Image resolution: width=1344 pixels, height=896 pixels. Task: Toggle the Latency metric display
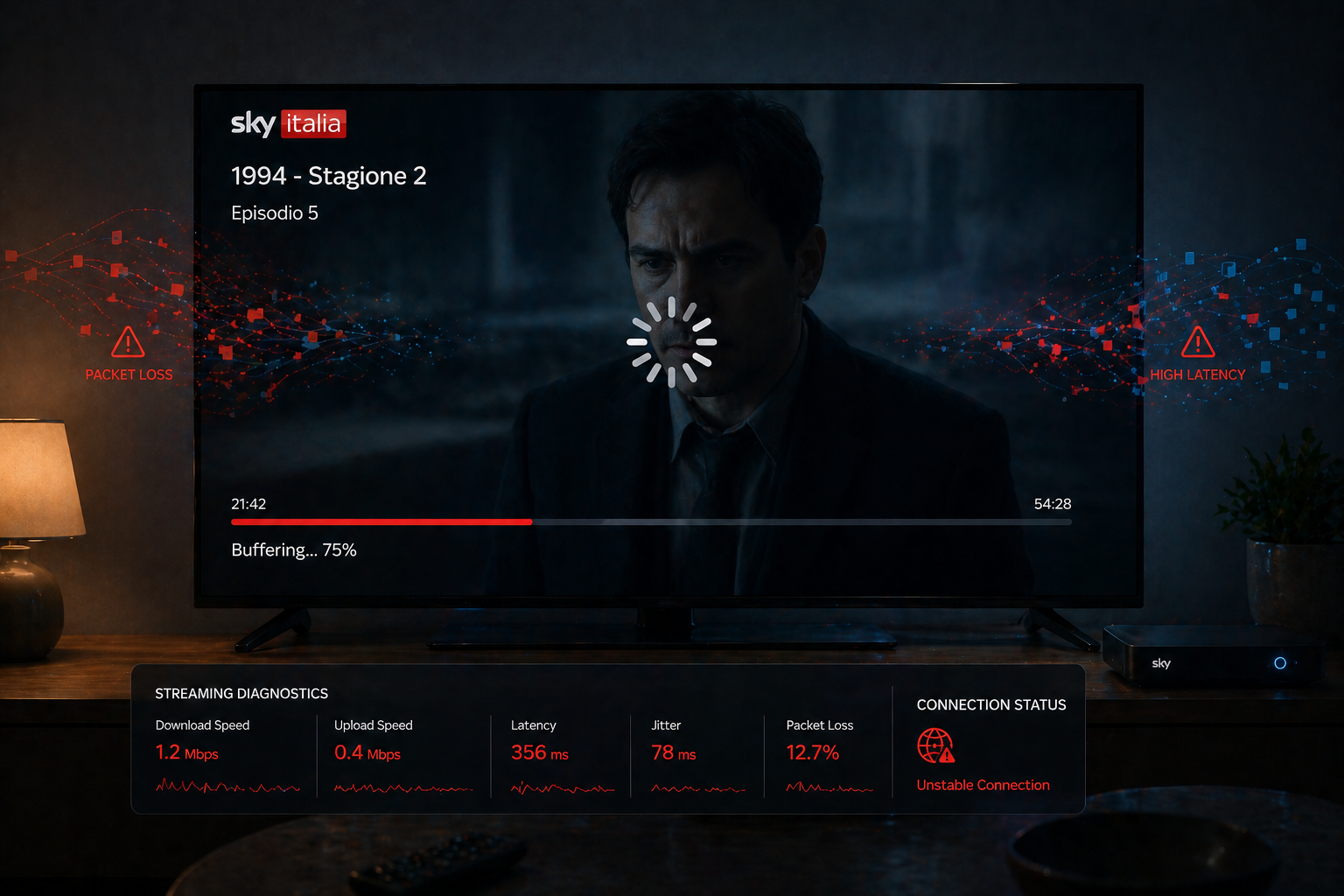(x=539, y=752)
